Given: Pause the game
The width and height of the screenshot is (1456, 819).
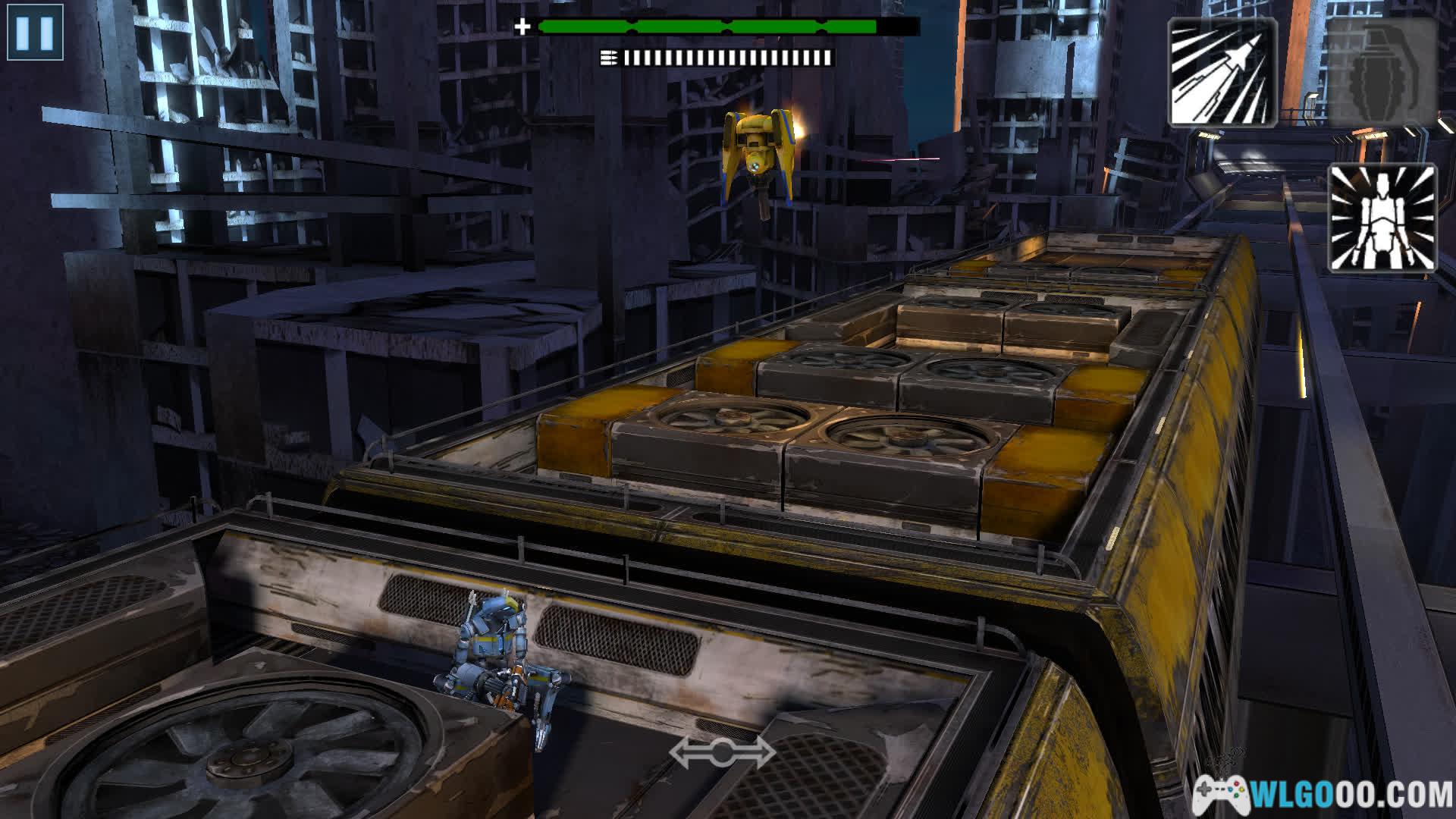Looking at the screenshot, I should tap(35, 33).
